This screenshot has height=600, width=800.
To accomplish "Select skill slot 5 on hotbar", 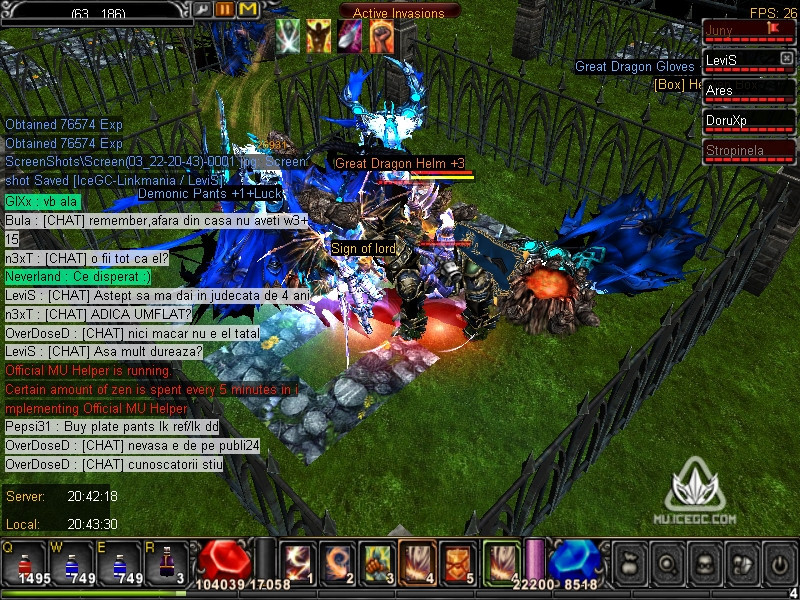I will tap(456, 561).
